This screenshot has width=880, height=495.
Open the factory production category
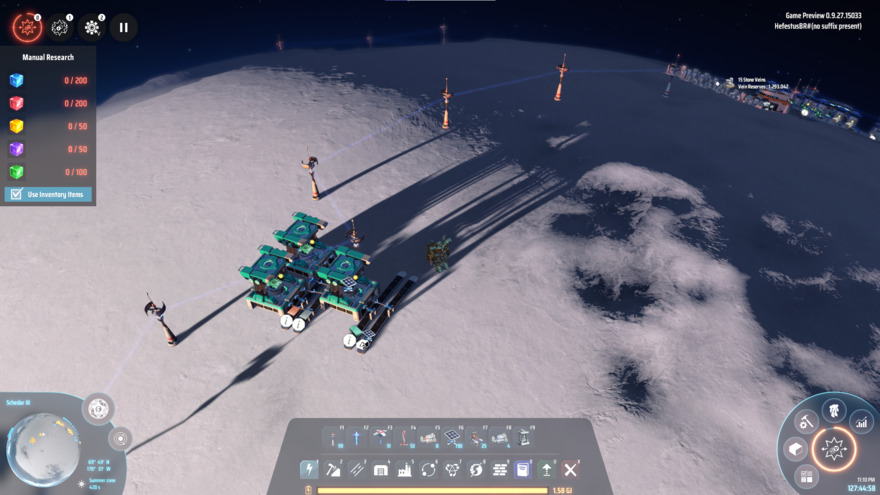pyautogui.click(x=405, y=469)
